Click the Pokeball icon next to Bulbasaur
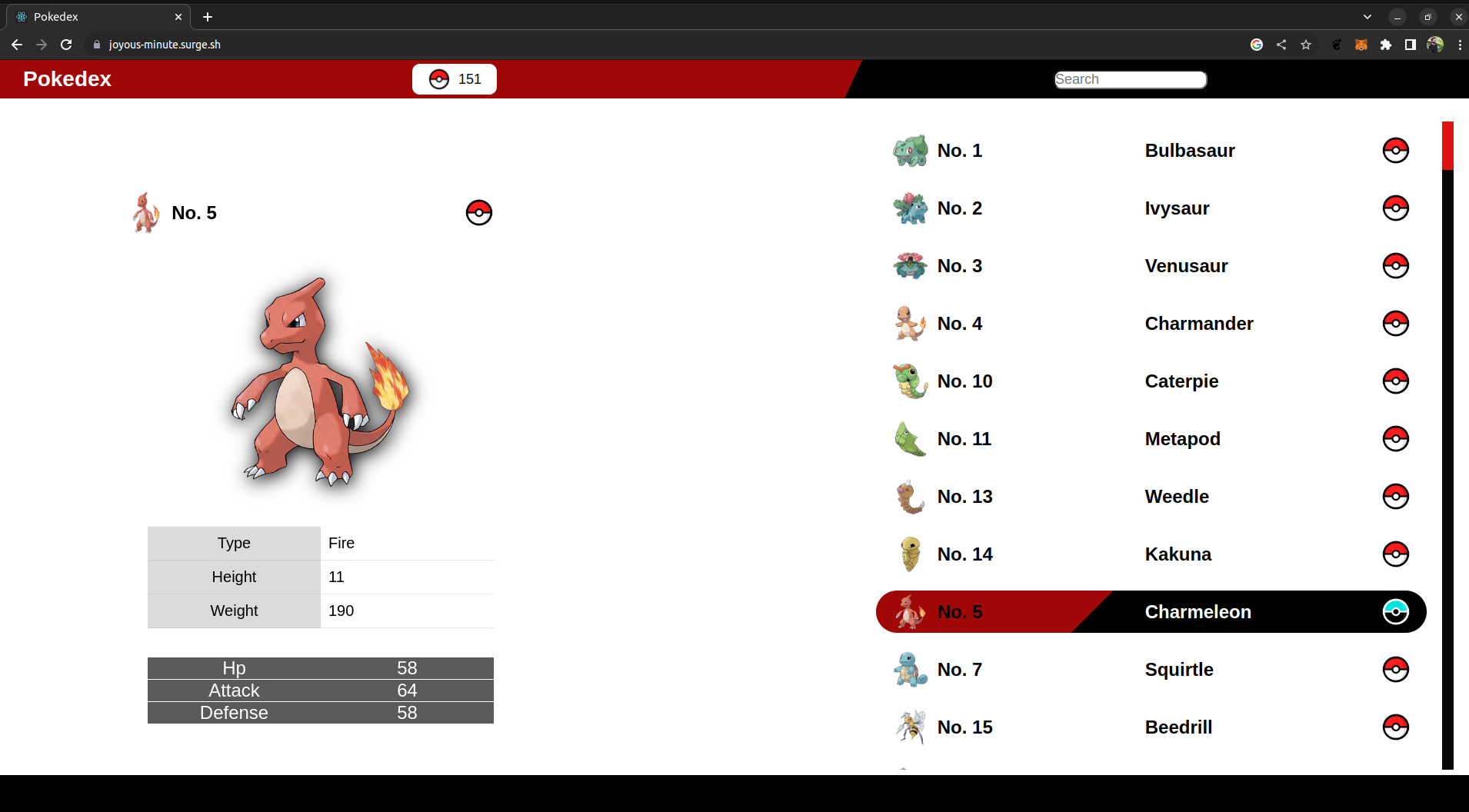The width and height of the screenshot is (1469, 812). click(x=1395, y=150)
